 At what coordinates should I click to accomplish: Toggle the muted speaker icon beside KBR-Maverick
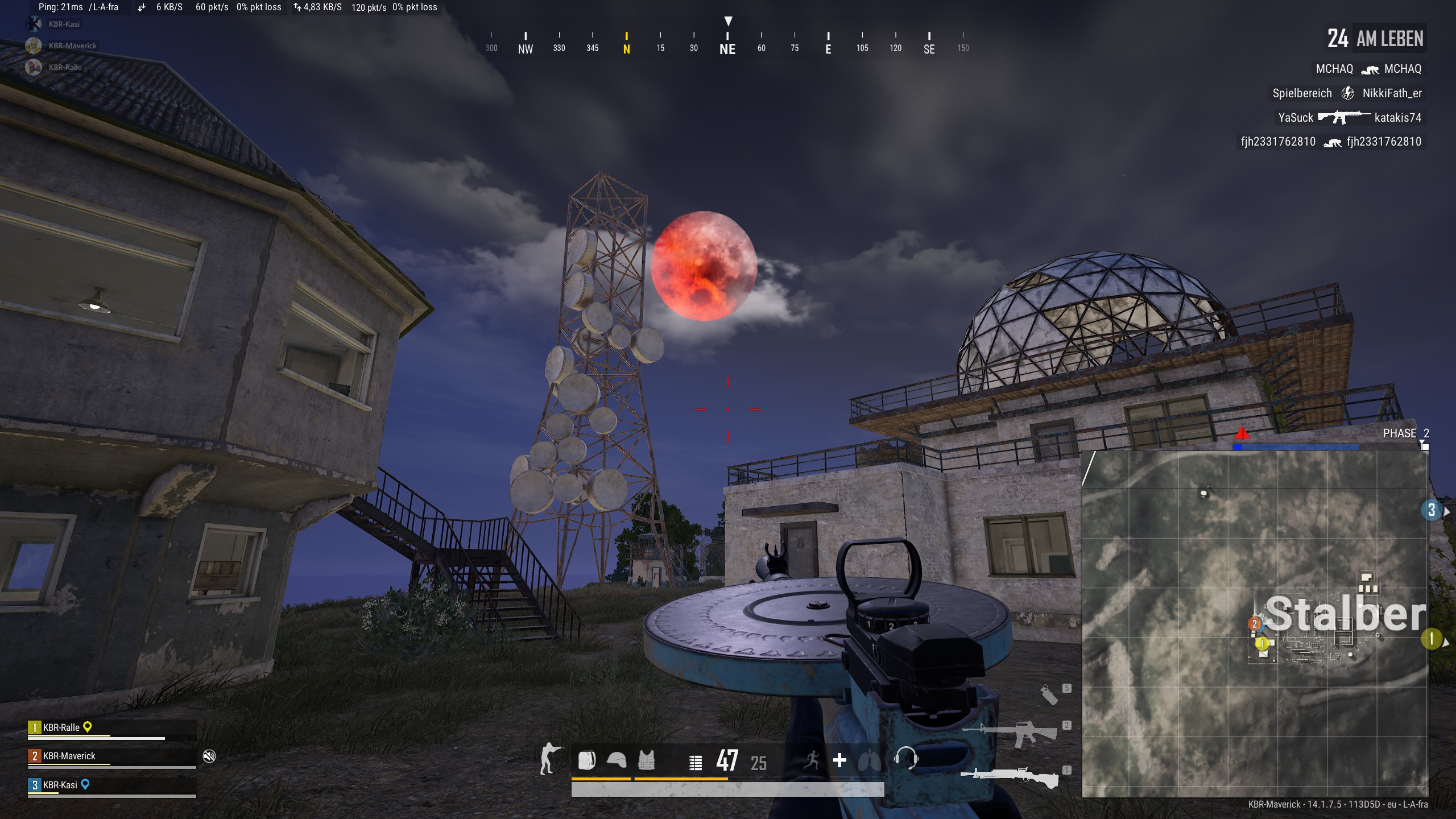pos(209,756)
